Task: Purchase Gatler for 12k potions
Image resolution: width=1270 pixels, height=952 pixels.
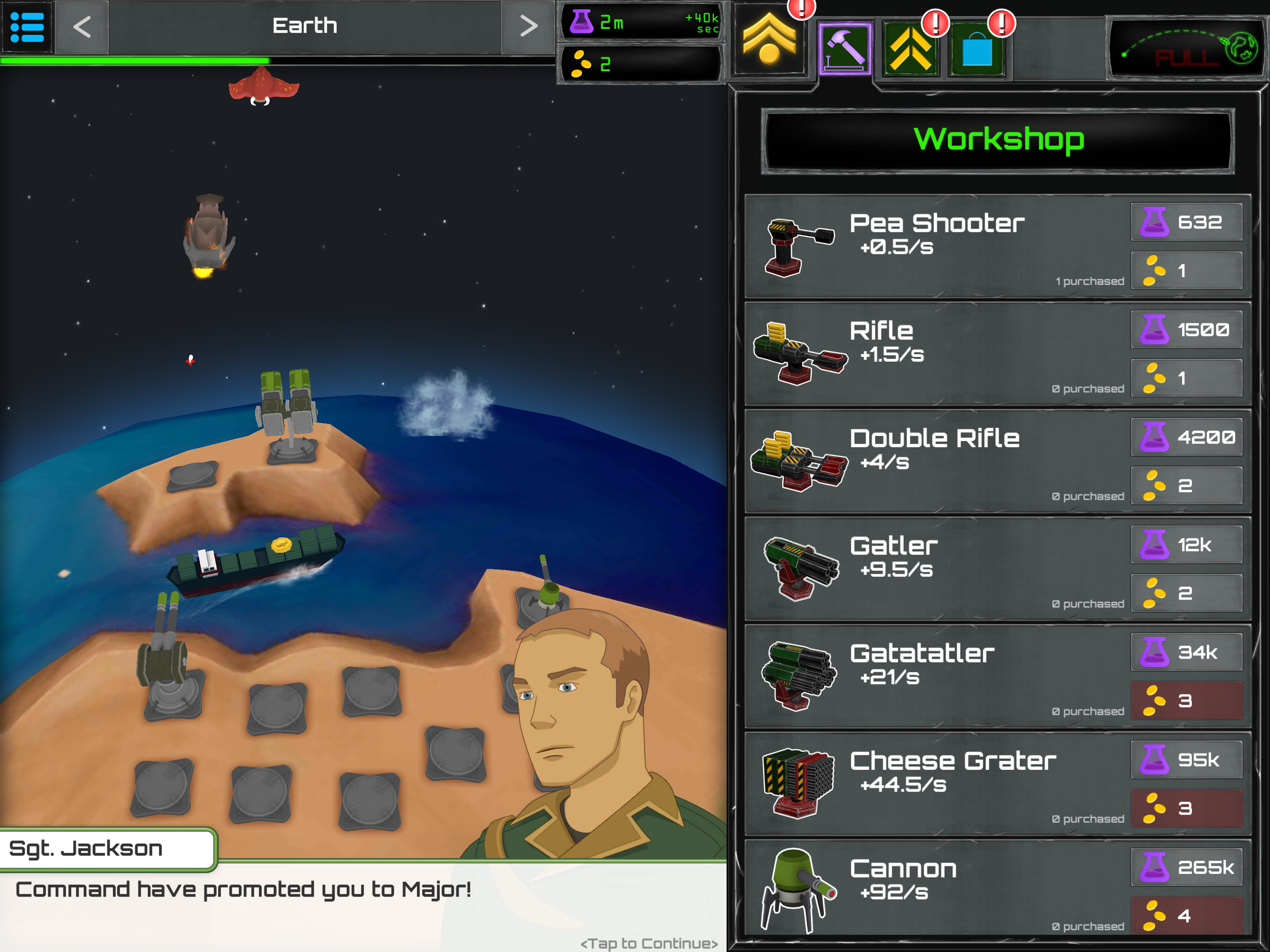Action: (x=1186, y=545)
